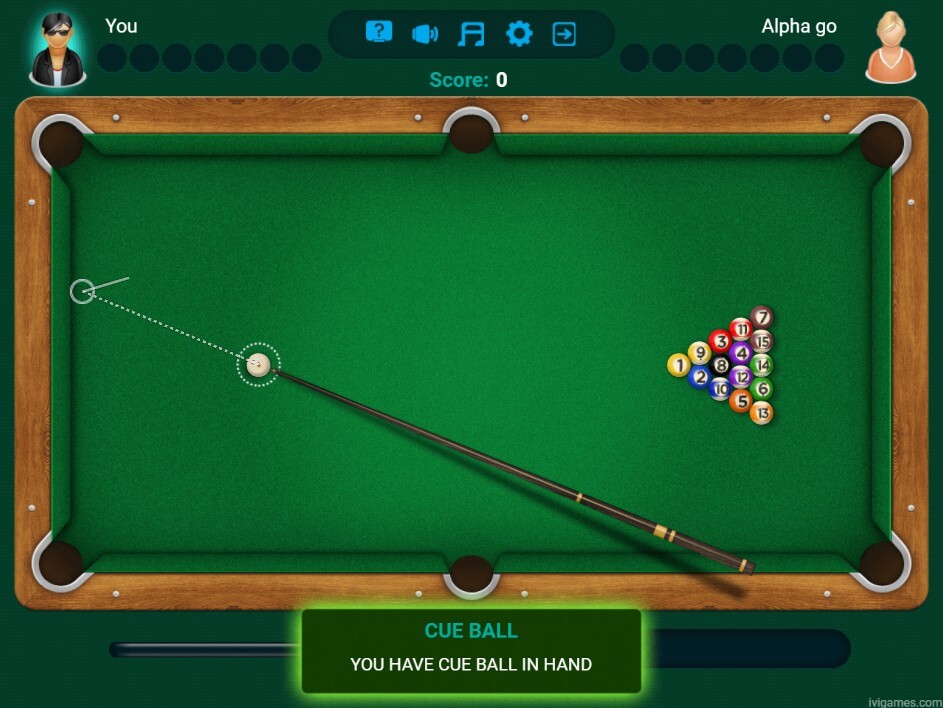943x708 pixels.
Task: Toggle the music note icon
Action: tap(470, 34)
